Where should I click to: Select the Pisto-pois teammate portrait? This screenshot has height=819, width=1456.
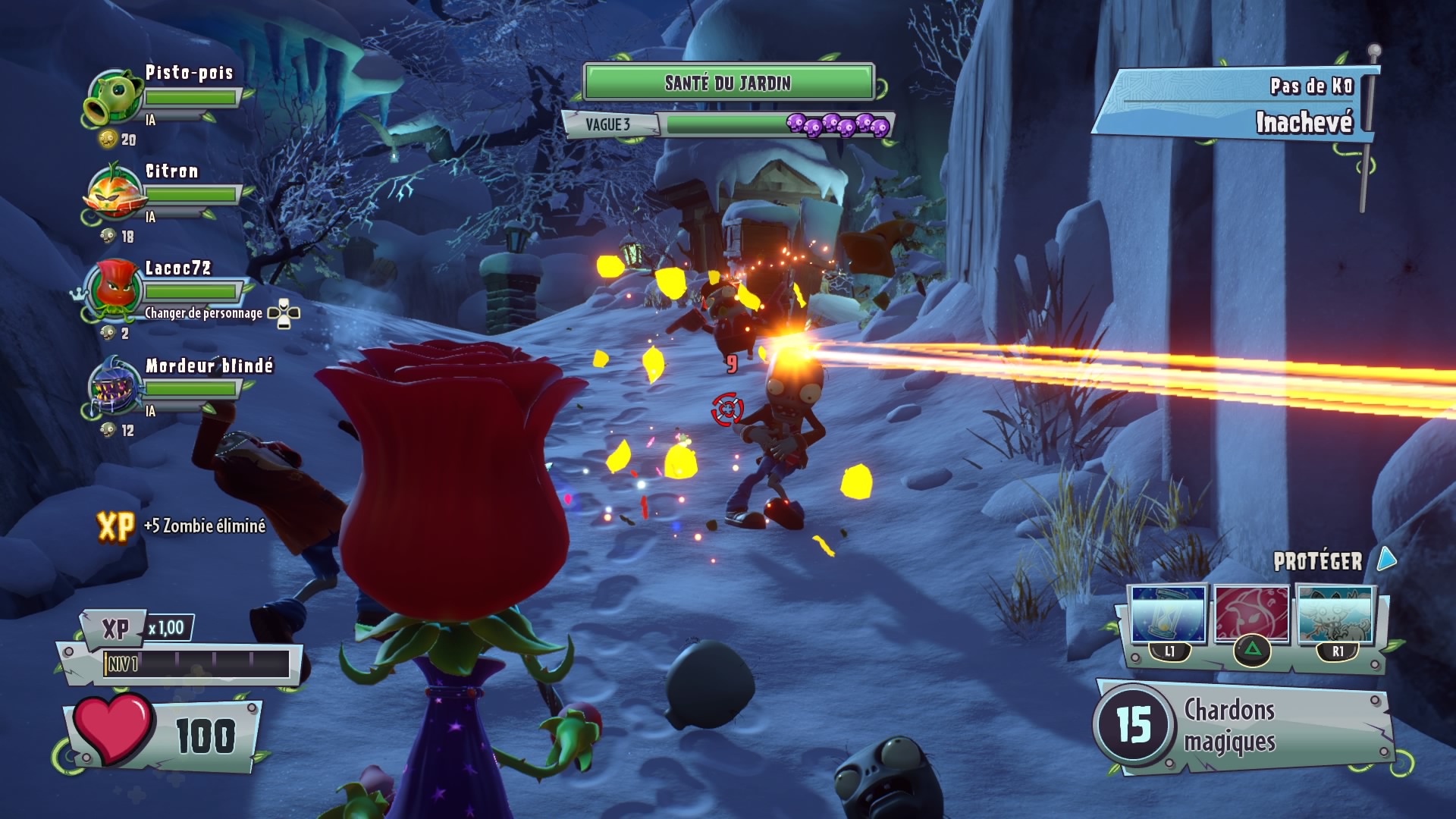114,97
